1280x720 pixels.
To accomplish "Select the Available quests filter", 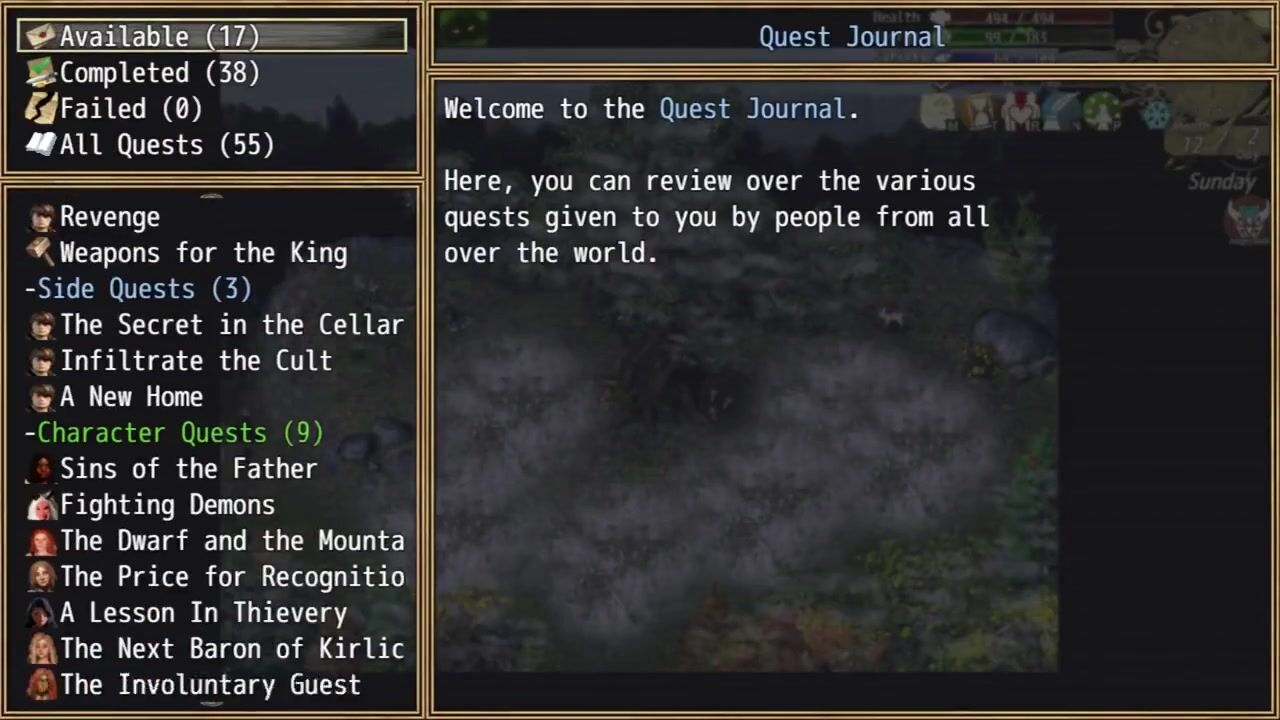I will (x=160, y=37).
